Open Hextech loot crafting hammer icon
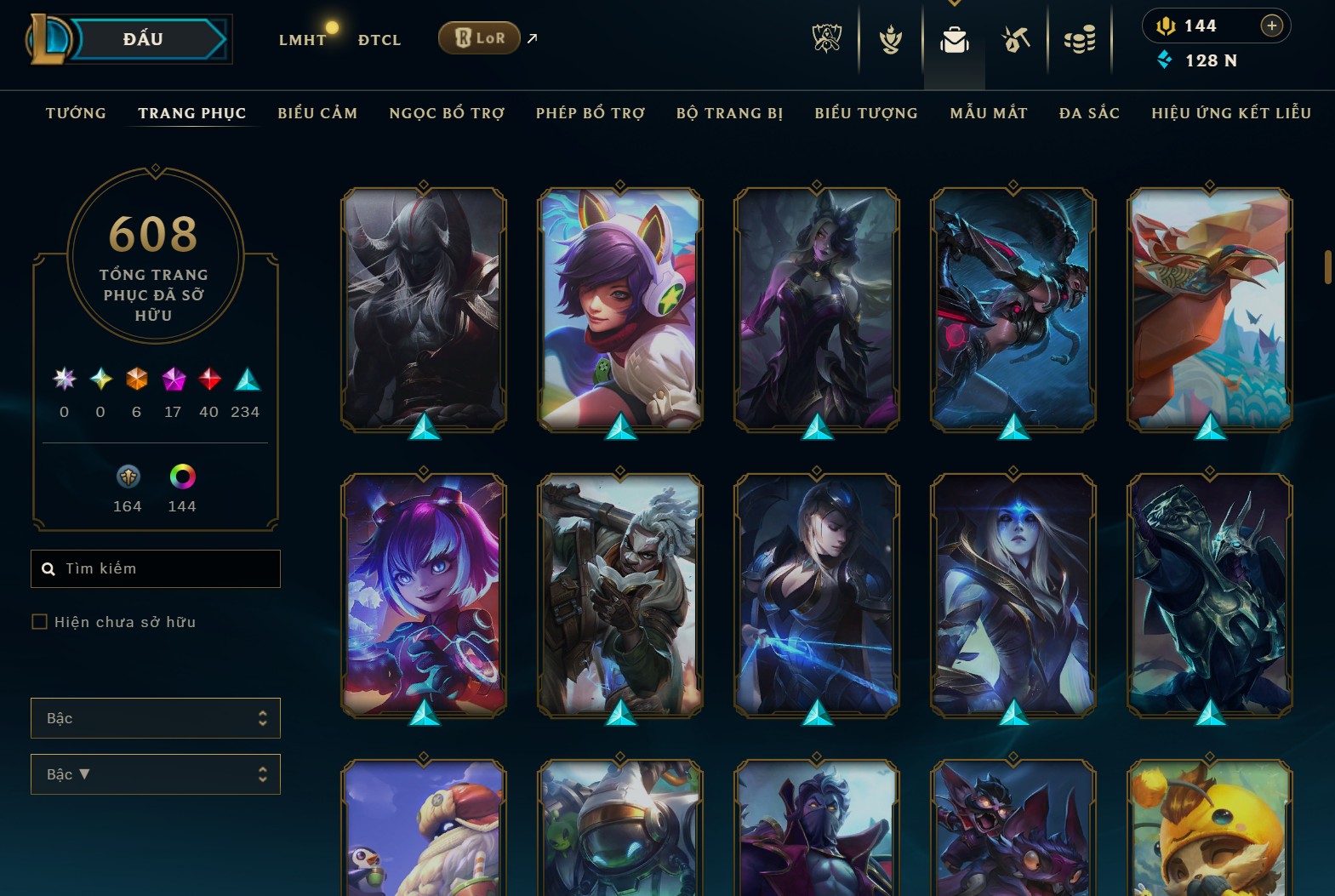 point(1017,38)
